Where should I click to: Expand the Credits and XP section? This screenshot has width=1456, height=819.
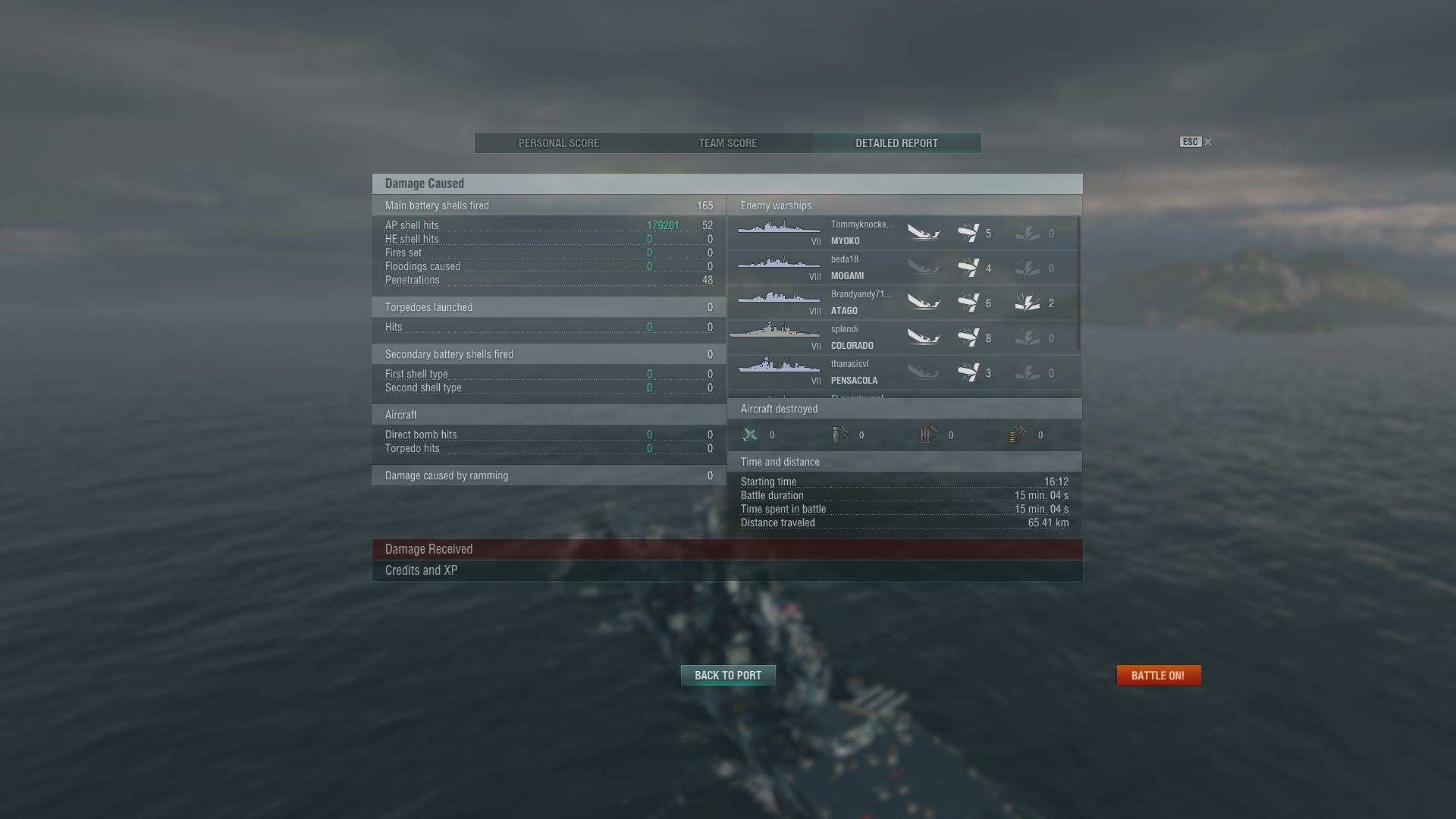726,570
